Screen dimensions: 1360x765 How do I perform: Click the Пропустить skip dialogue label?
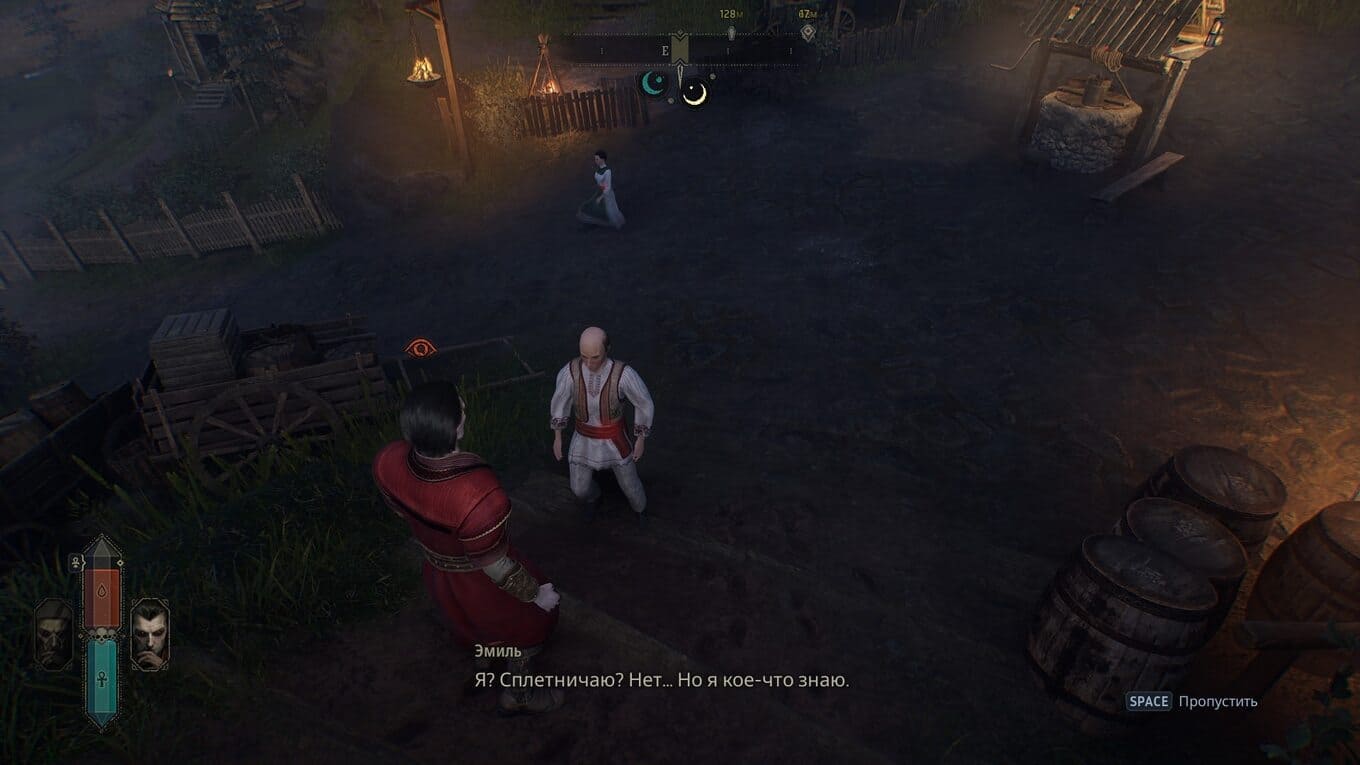click(x=1217, y=701)
